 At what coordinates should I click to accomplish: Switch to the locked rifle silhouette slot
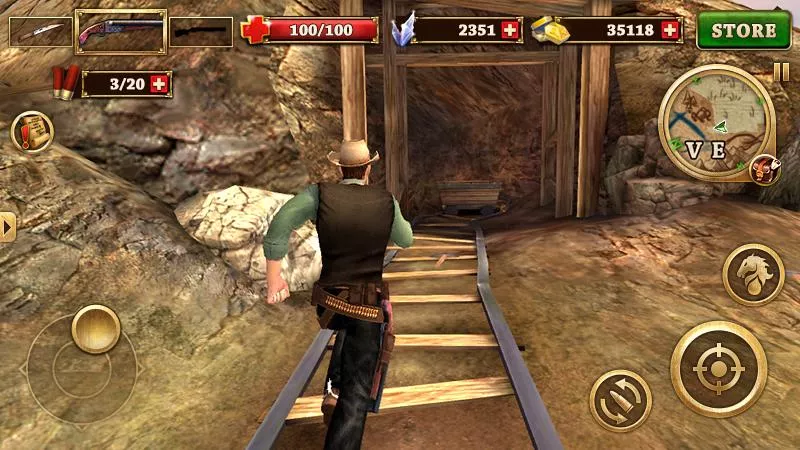[x=200, y=32]
